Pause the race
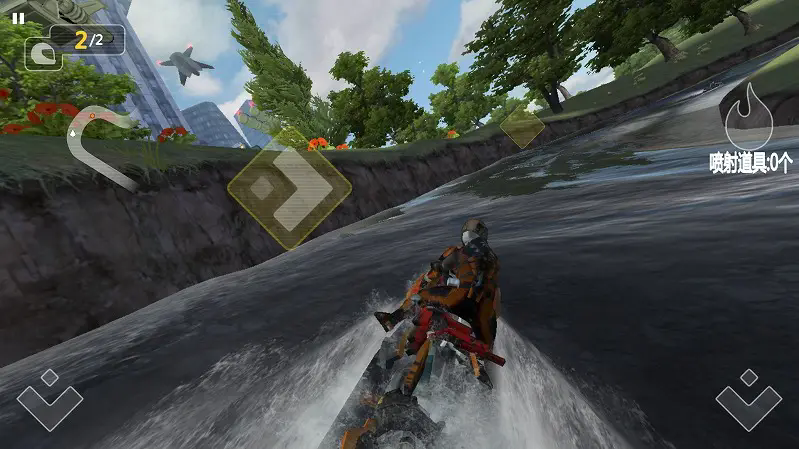799x449 pixels. [x=18, y=18]
